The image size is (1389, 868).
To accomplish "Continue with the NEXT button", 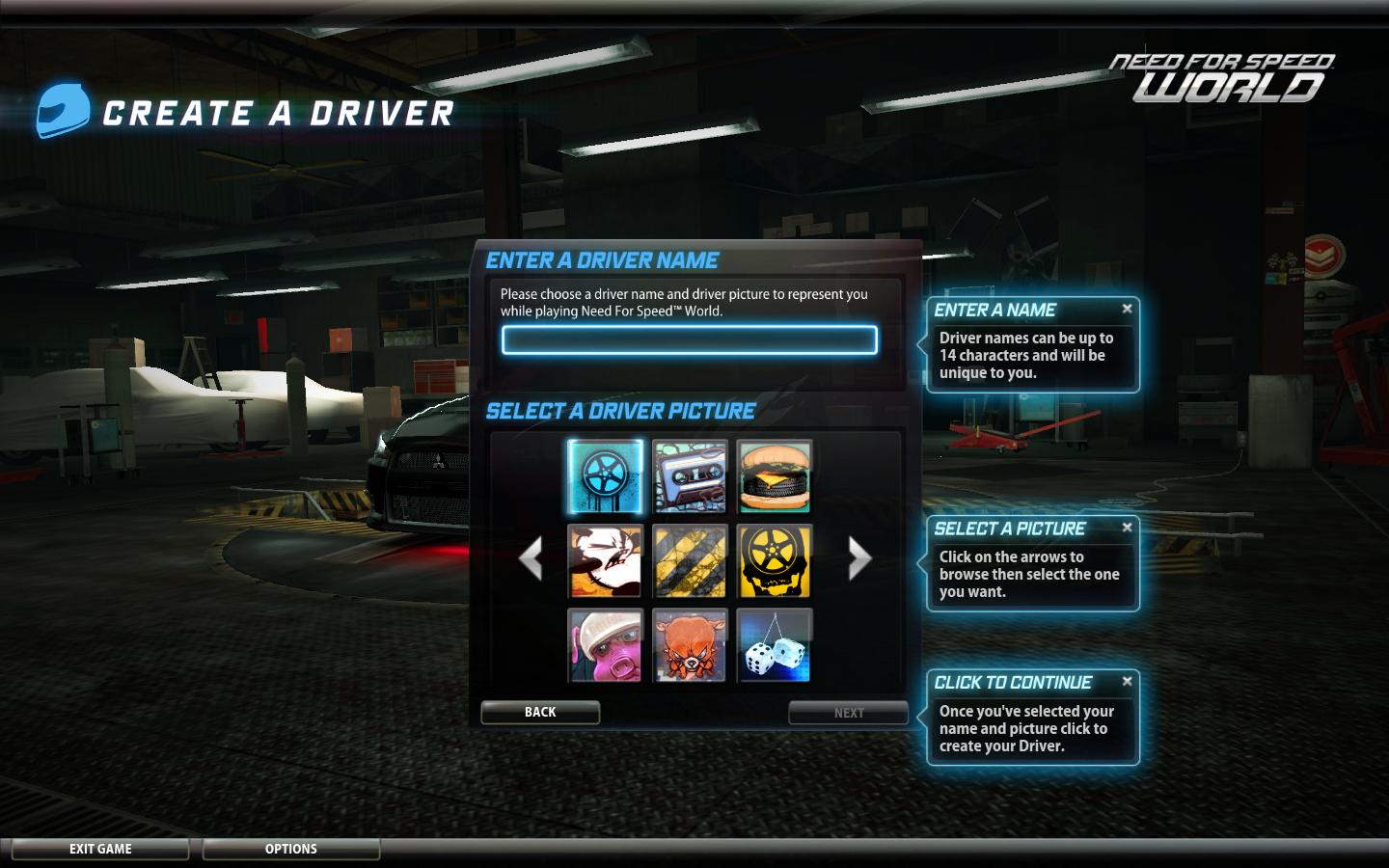I will [849, 713].
